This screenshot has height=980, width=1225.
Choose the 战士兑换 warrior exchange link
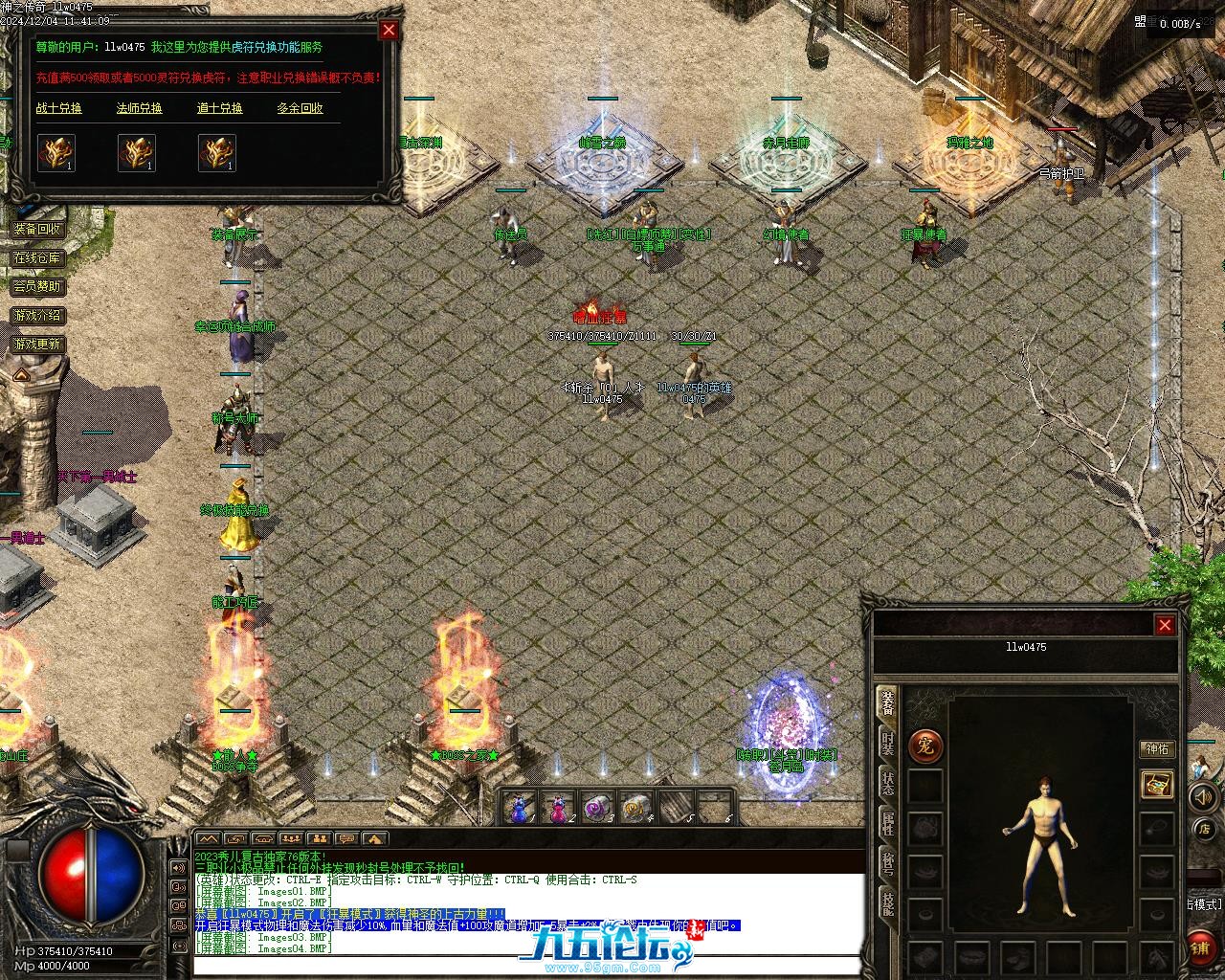59,108
